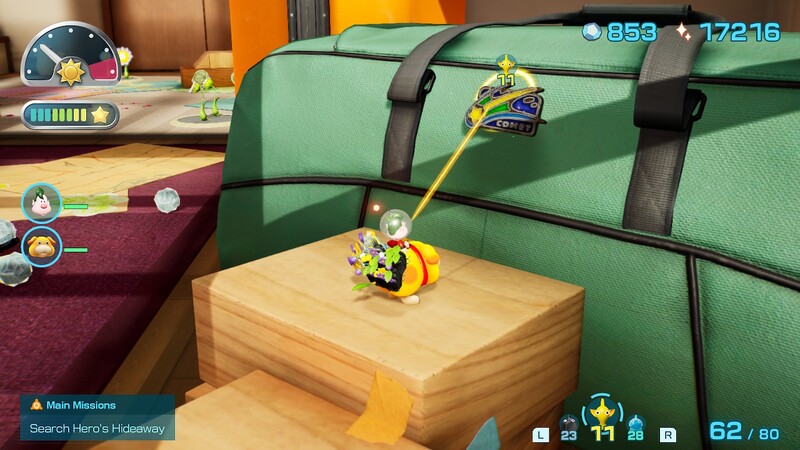The height and width of the screenshot is (450, 800).
Task: Switch to the rock Pikmin icon
Action: coord(569,423)
